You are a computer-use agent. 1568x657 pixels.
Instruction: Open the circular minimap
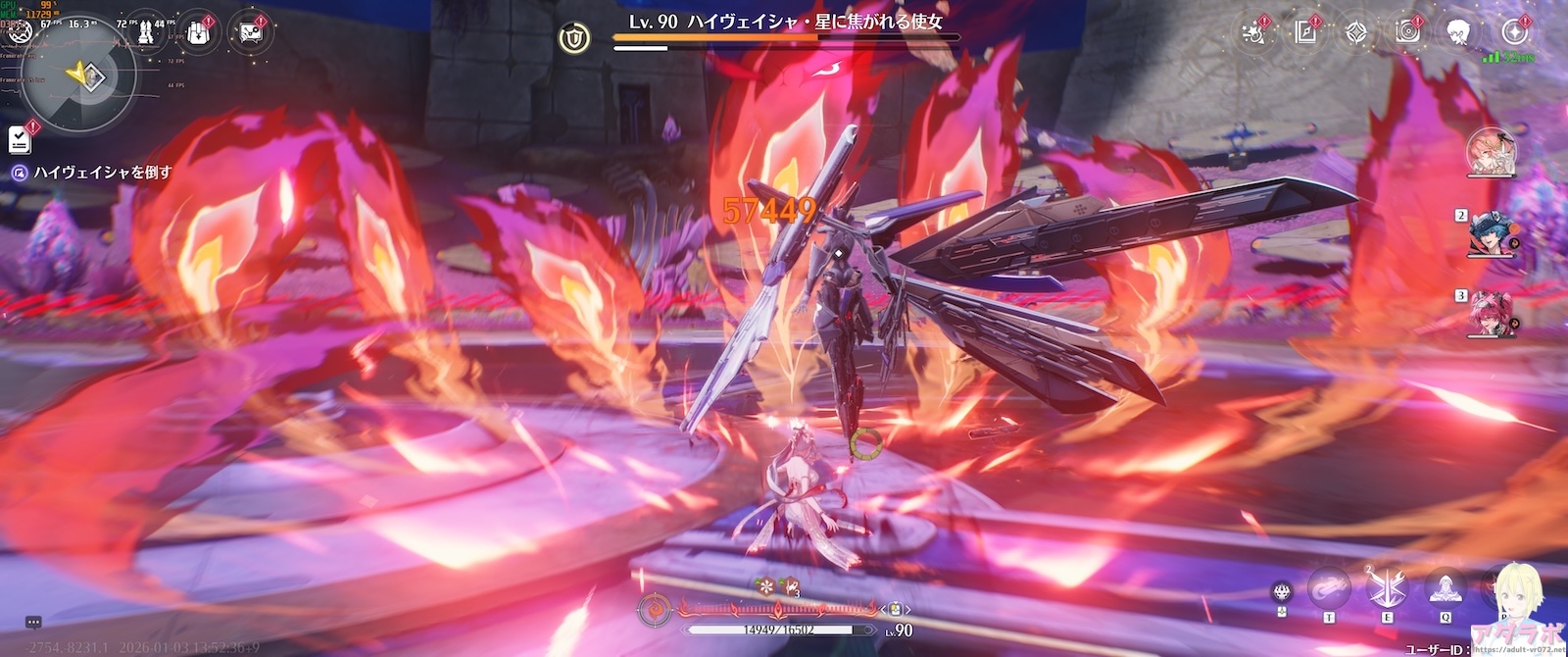(78, 76)
